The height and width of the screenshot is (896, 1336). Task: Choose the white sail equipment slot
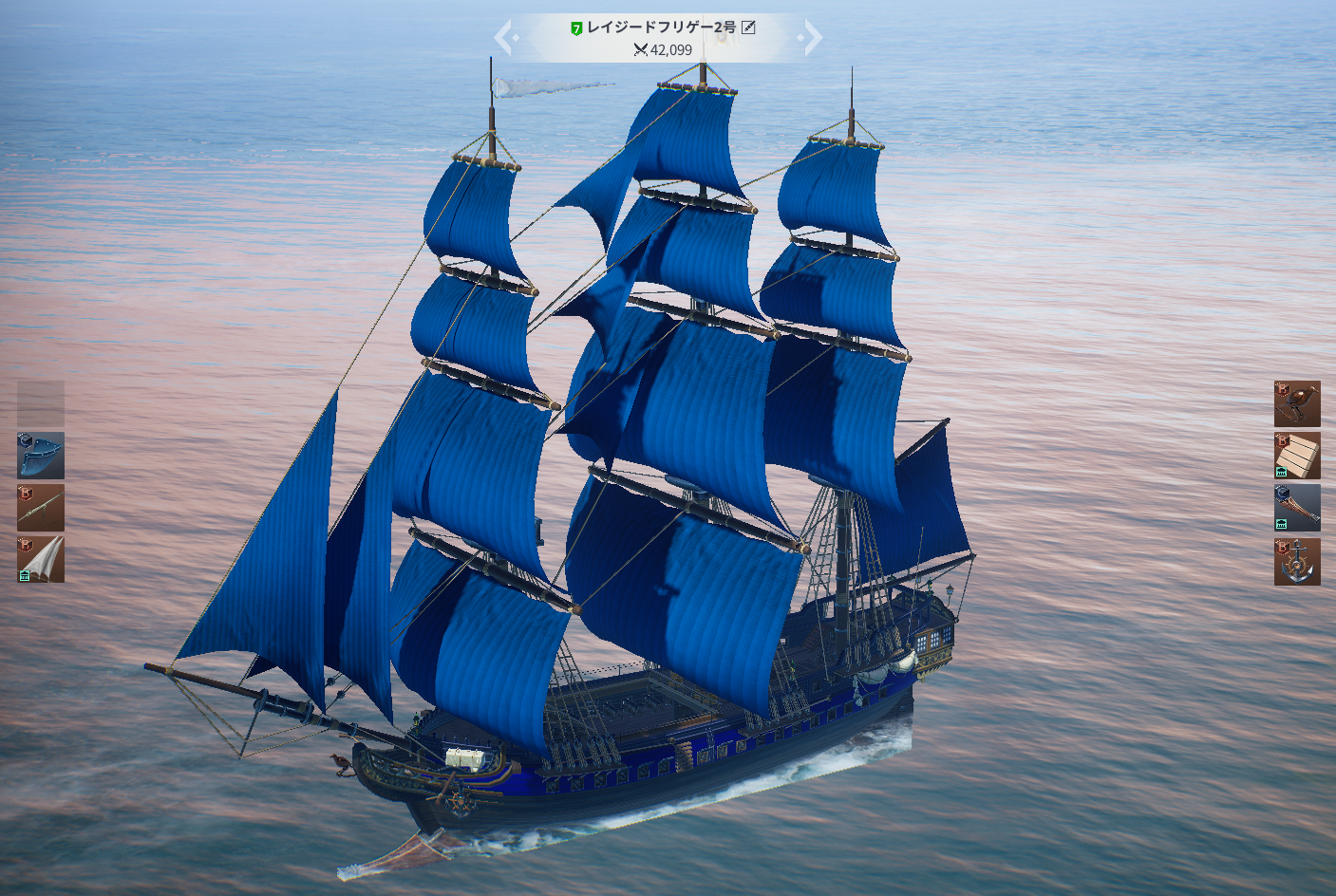click(x=41, y=559)
